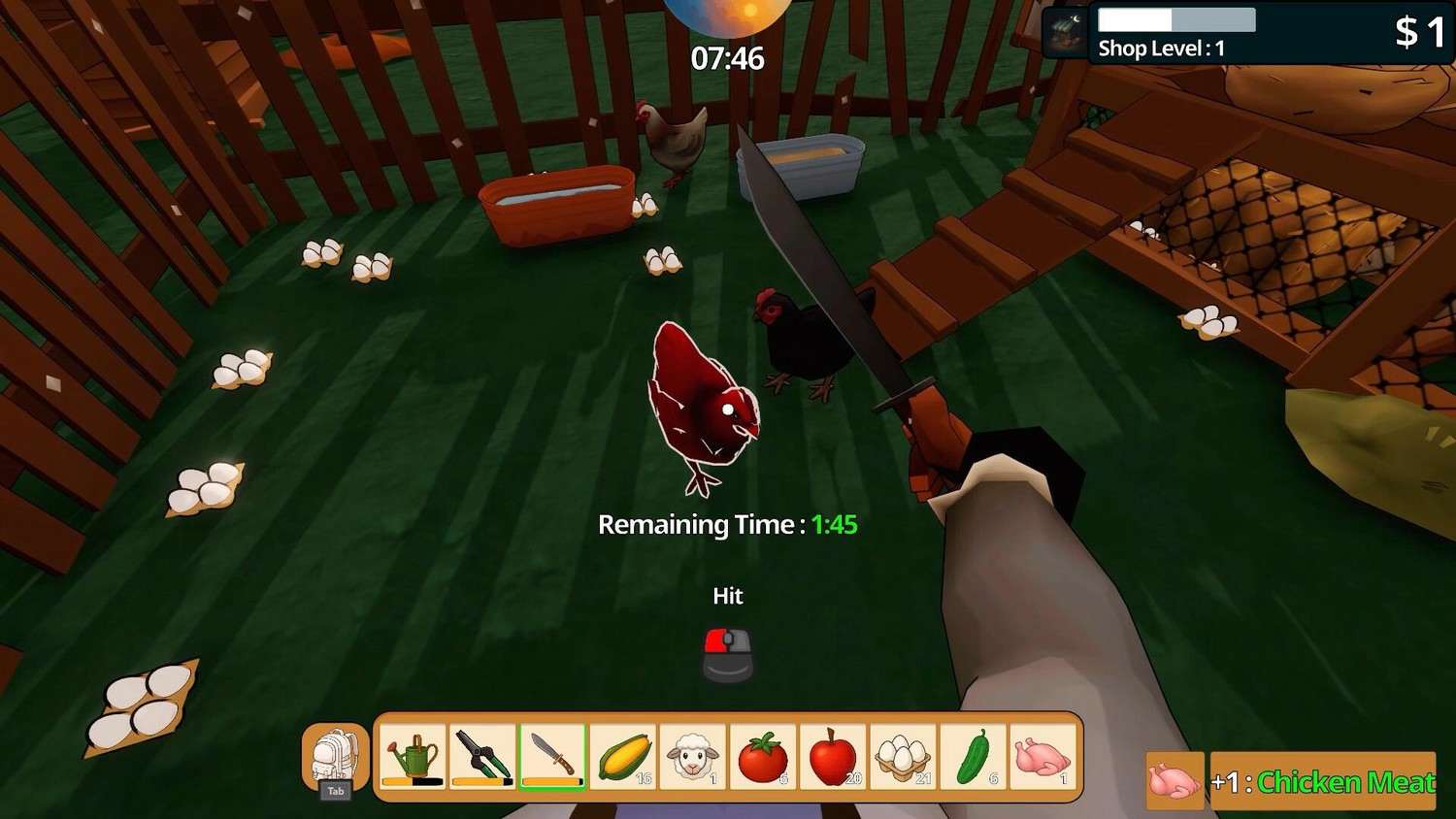
Task: Pick the sheep item slot
Action: click(x=692, y=757)
